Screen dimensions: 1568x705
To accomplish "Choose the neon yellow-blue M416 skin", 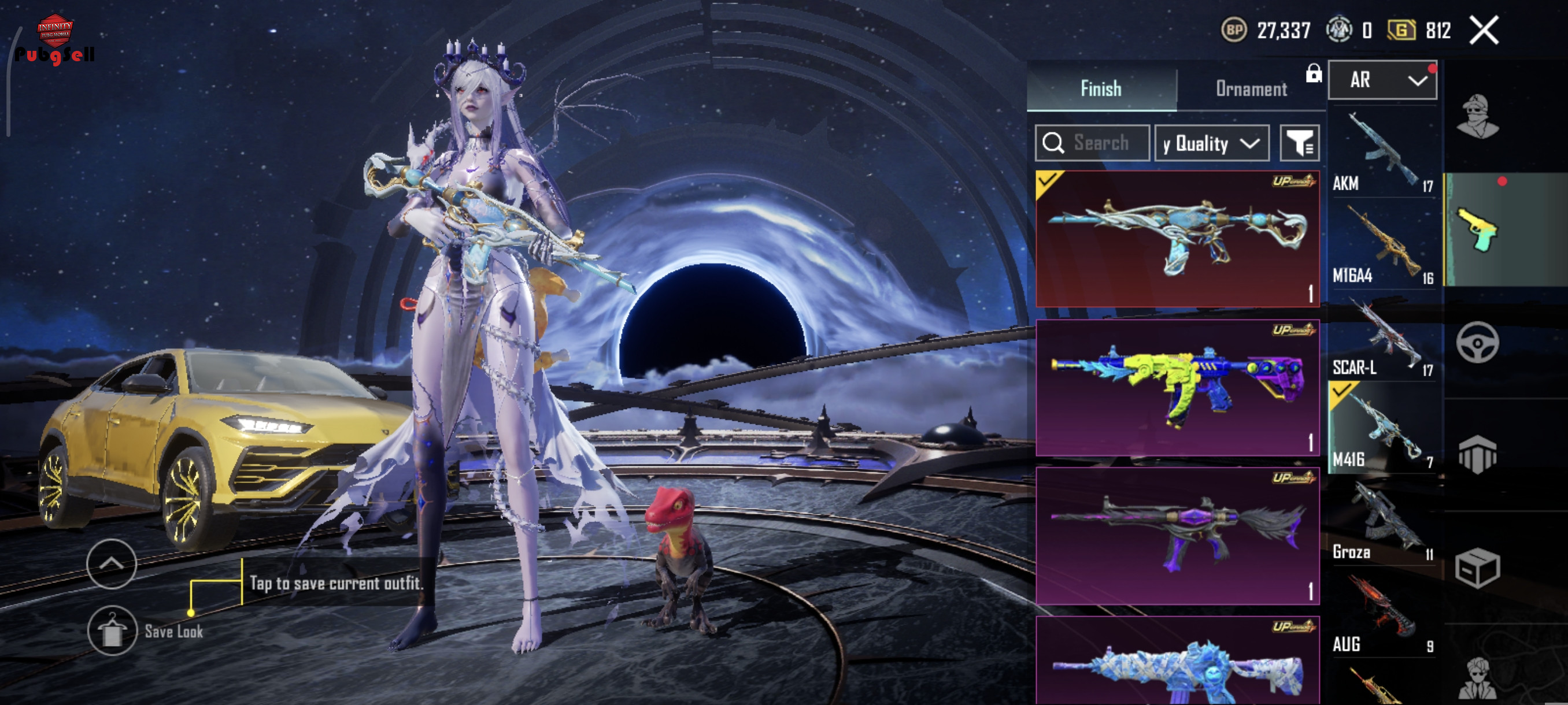I will point(1177,388).
